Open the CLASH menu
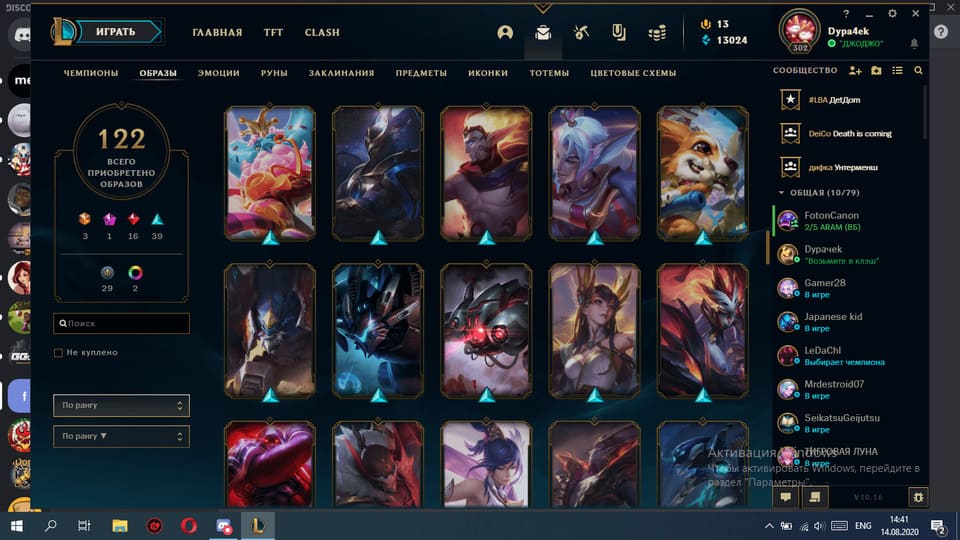960x540 pixels. pyautogui.click(x=322, y=32)
